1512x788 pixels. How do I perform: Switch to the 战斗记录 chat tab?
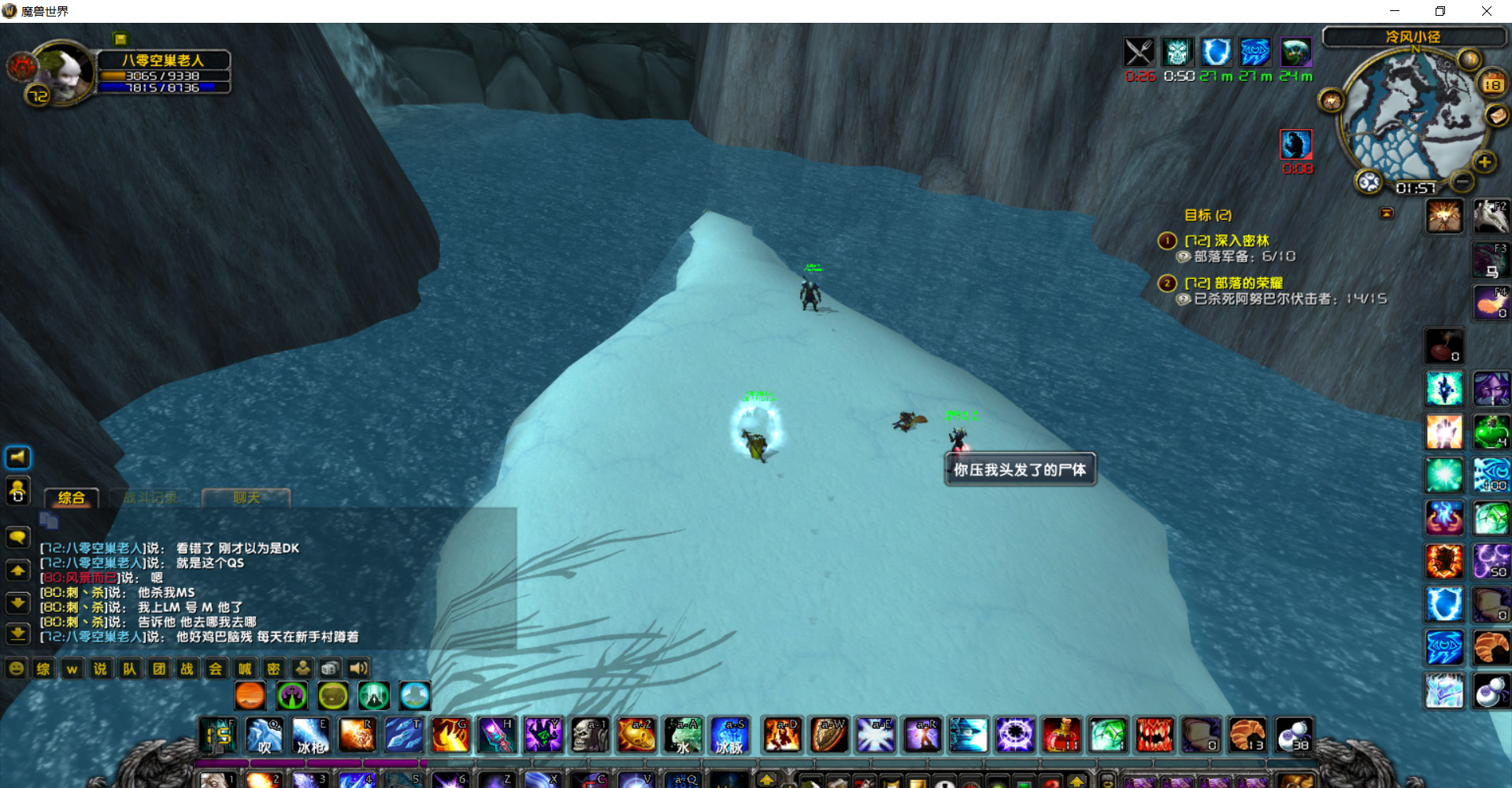[150, 498]
